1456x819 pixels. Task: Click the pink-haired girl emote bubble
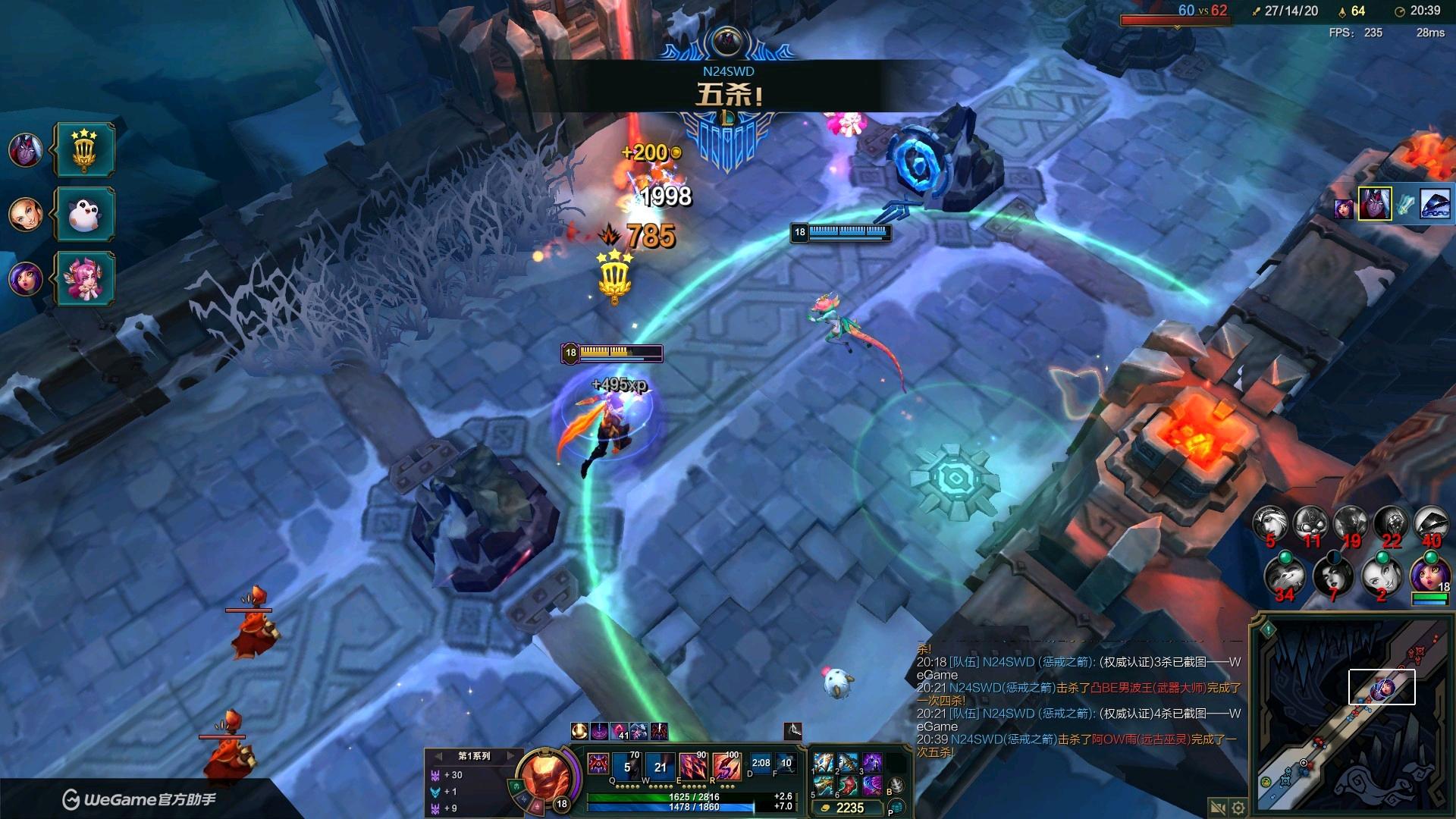[x=85, y=278]
